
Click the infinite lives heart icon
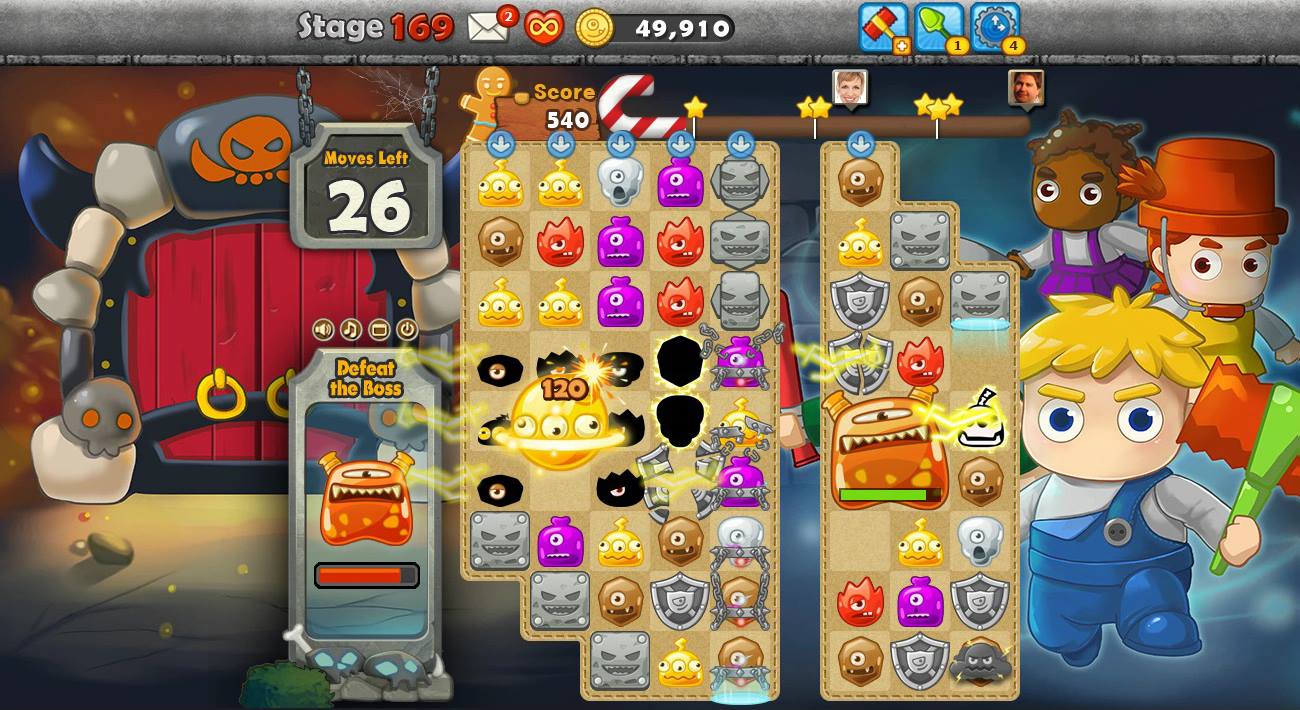point(543,27)
